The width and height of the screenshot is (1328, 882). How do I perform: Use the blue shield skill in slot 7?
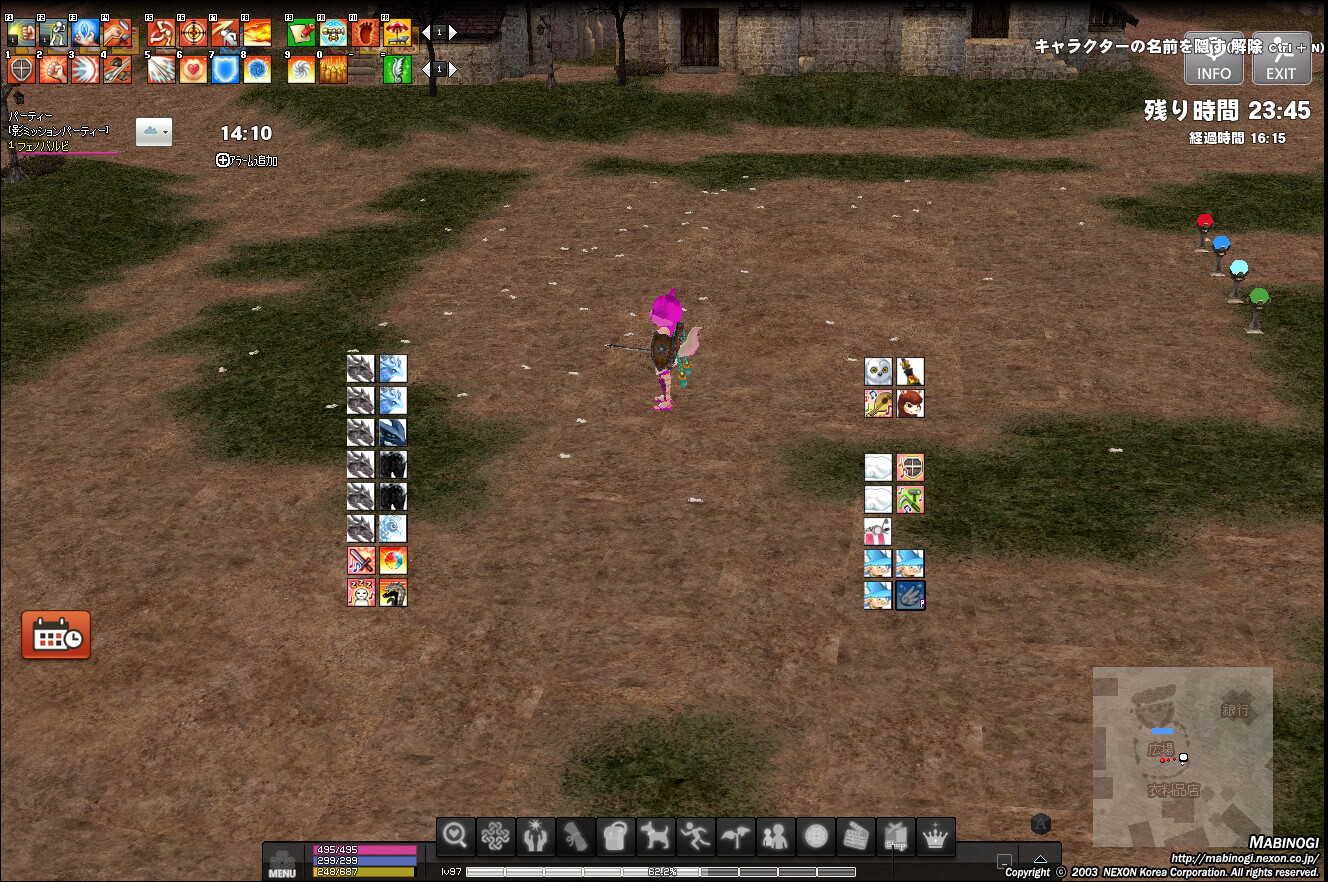225,70
